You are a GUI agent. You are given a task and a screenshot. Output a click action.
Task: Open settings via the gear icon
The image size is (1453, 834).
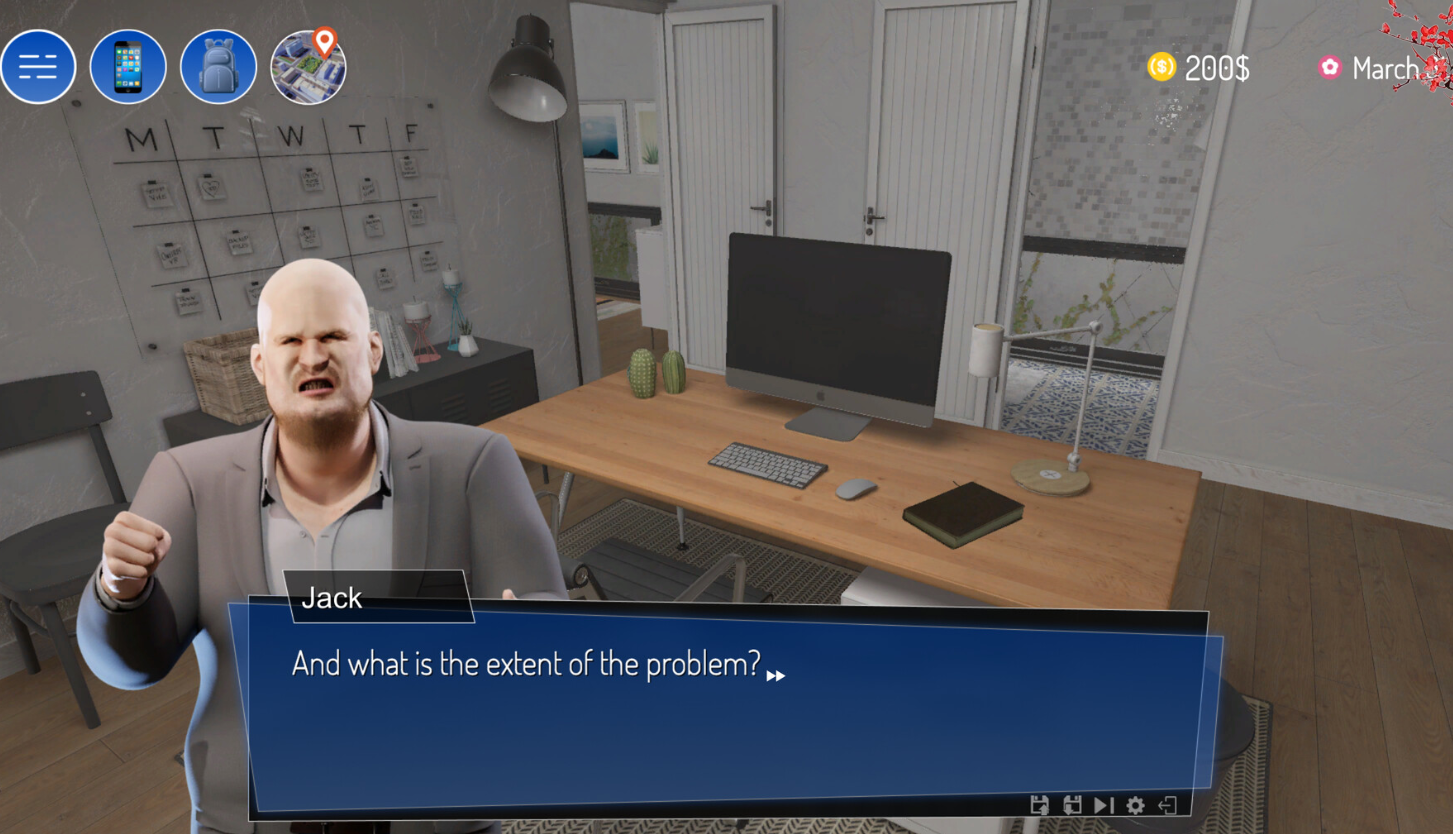coord(1136,805)
